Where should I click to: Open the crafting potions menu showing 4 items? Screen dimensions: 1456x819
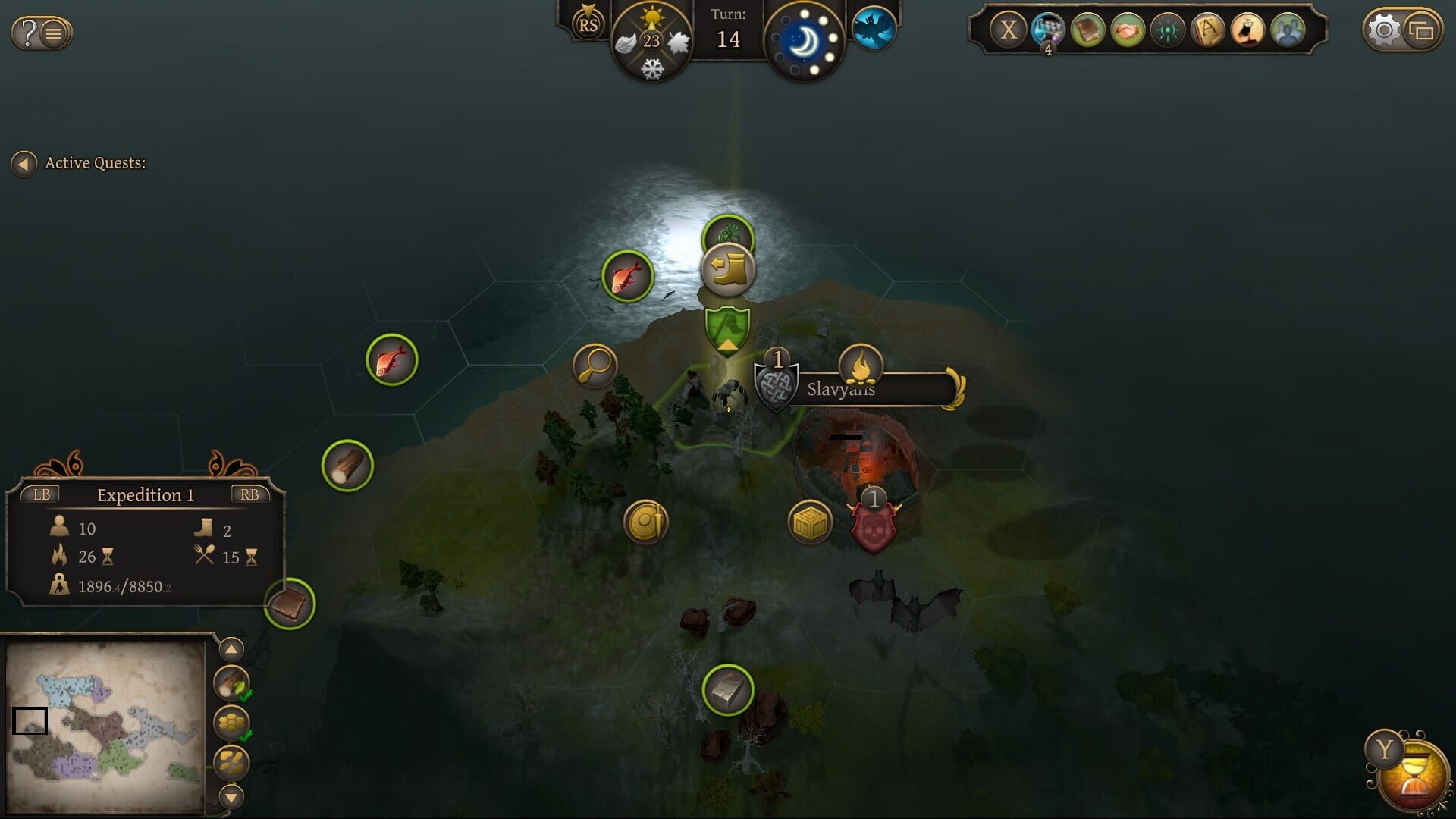pos(1046,30)
